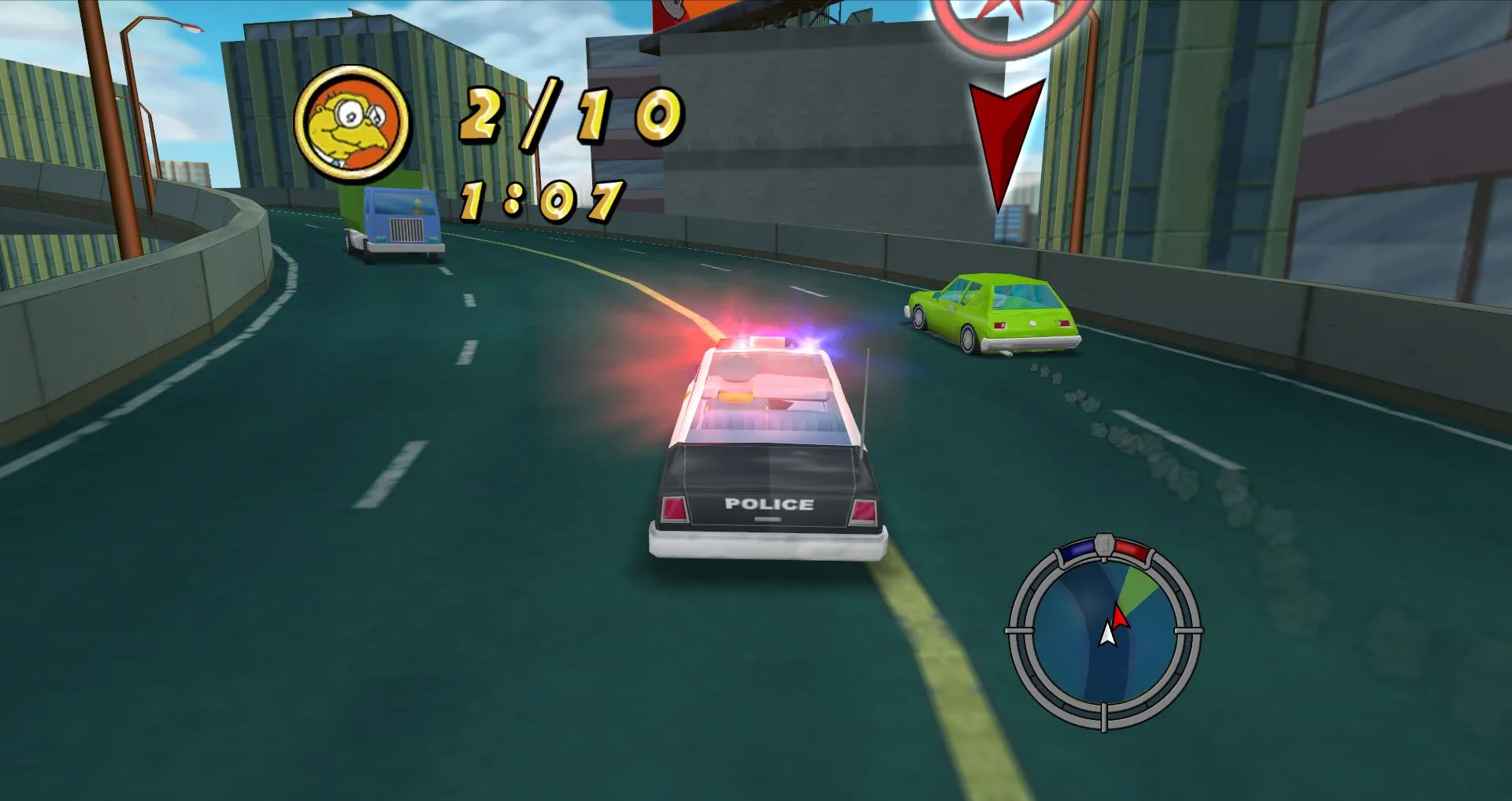Click the green wedge on the radar dial
Viewport: 1512px width, 801px height.
coord(1136,586)
